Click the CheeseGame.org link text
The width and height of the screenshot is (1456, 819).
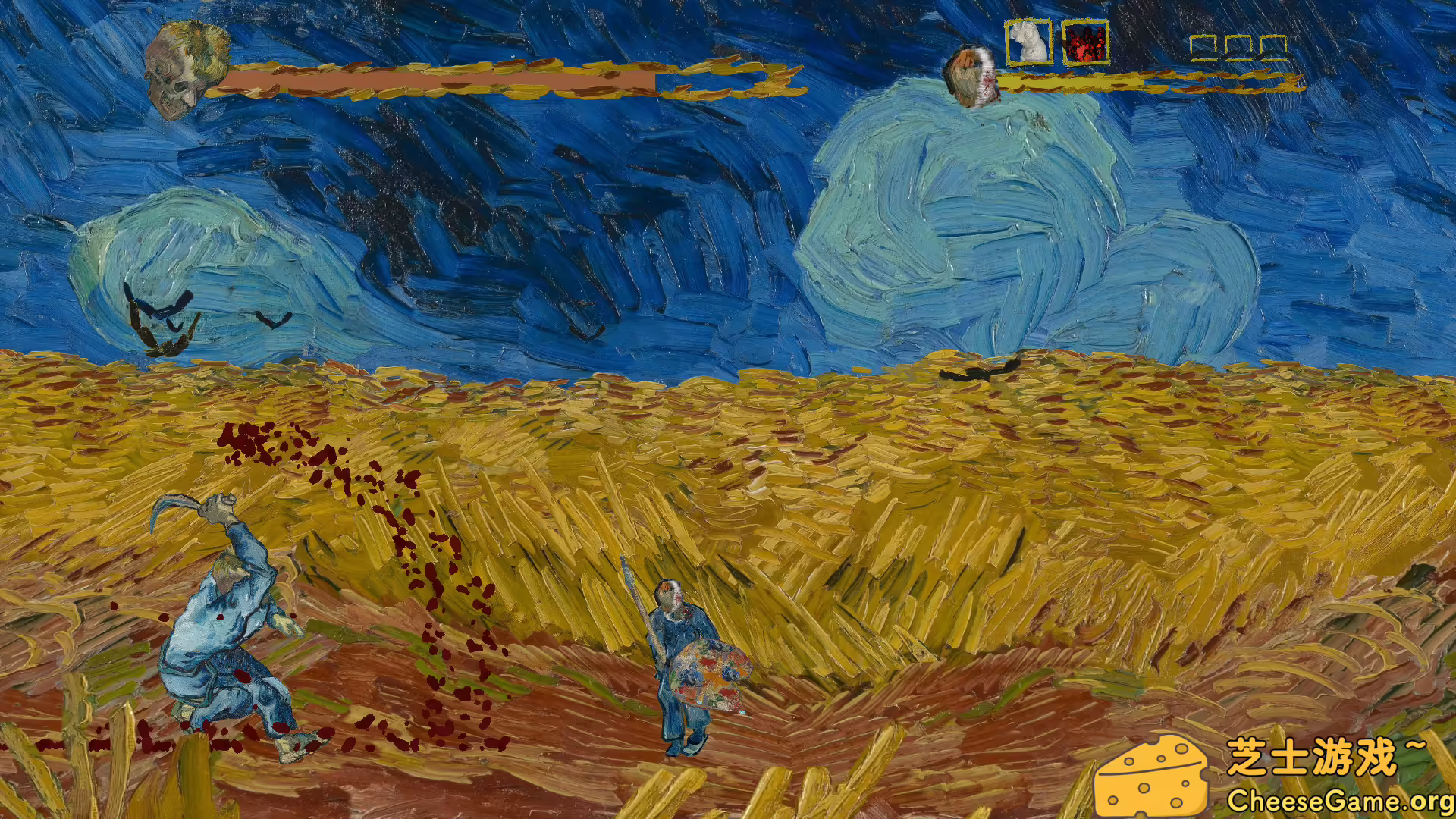[1342, 800]
